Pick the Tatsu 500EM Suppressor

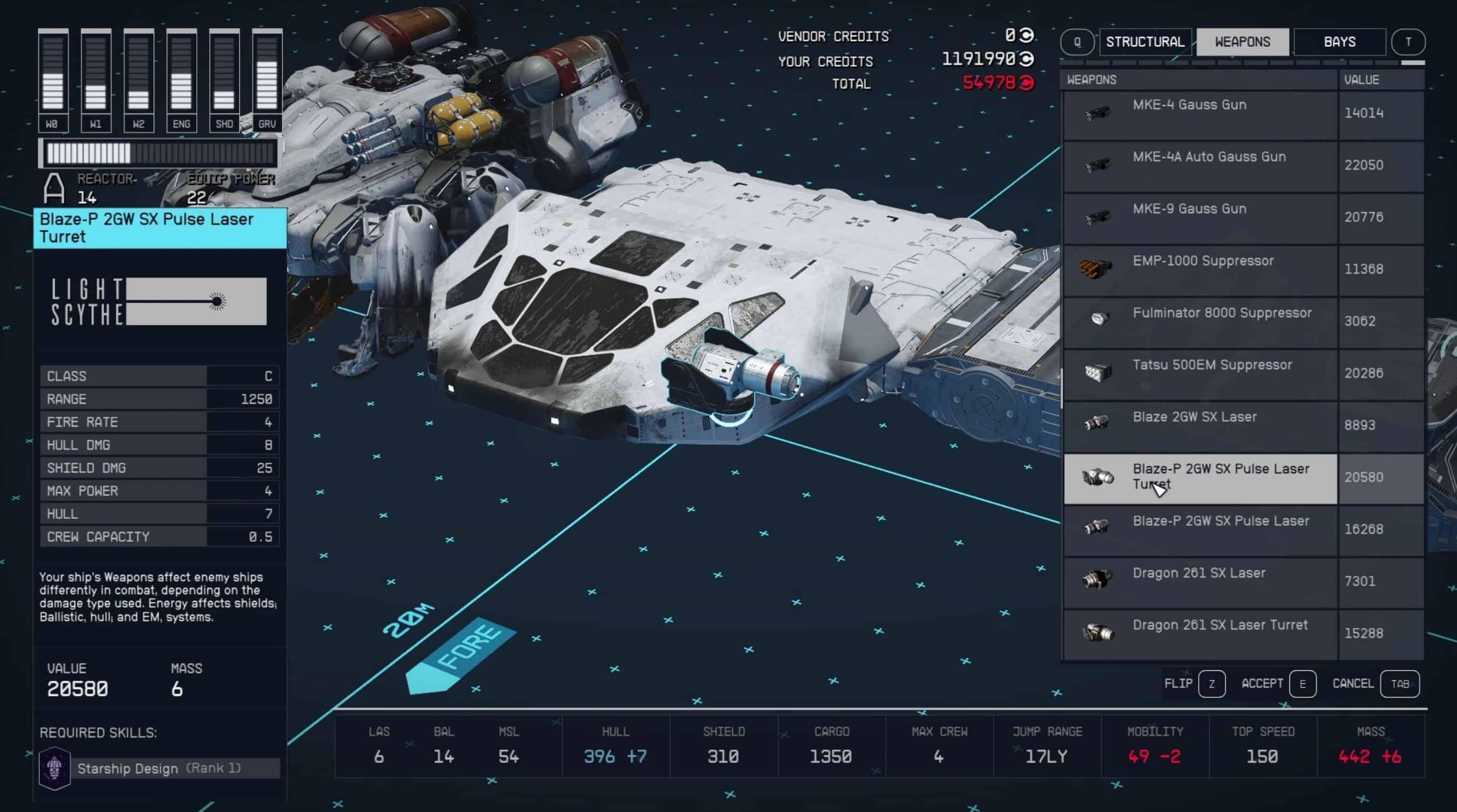[1199, 374]
